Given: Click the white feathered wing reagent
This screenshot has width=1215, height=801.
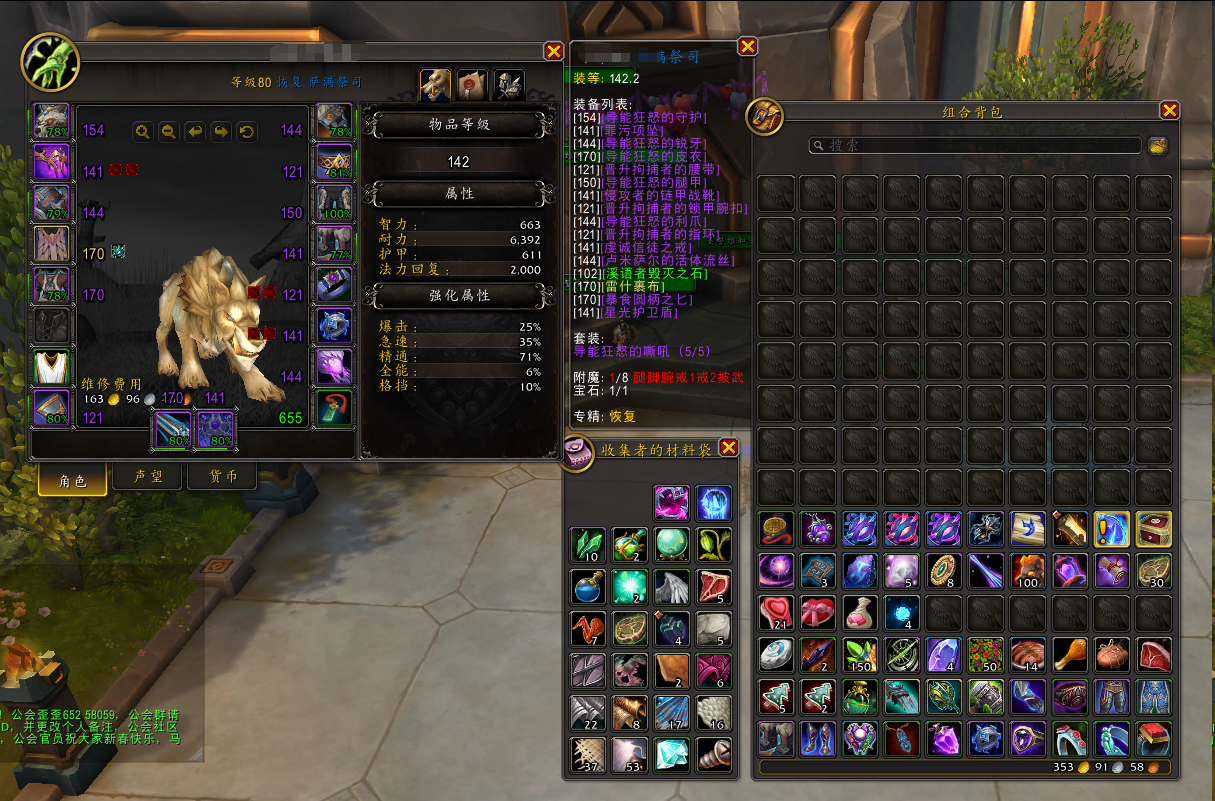Looking at the screenshot, I should [671, 587].
